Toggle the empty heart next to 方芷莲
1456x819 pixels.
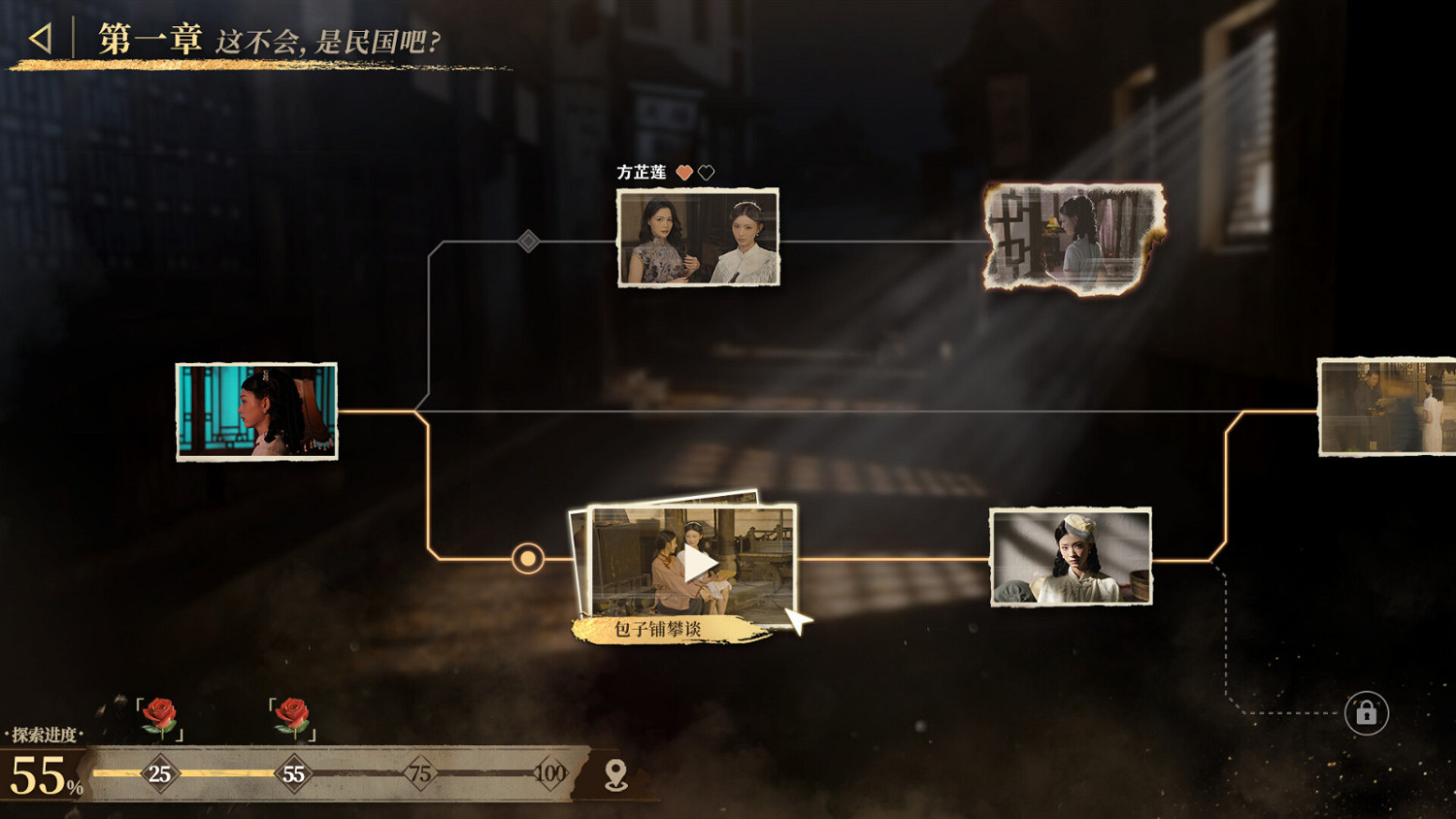click(x=707, y=170)
